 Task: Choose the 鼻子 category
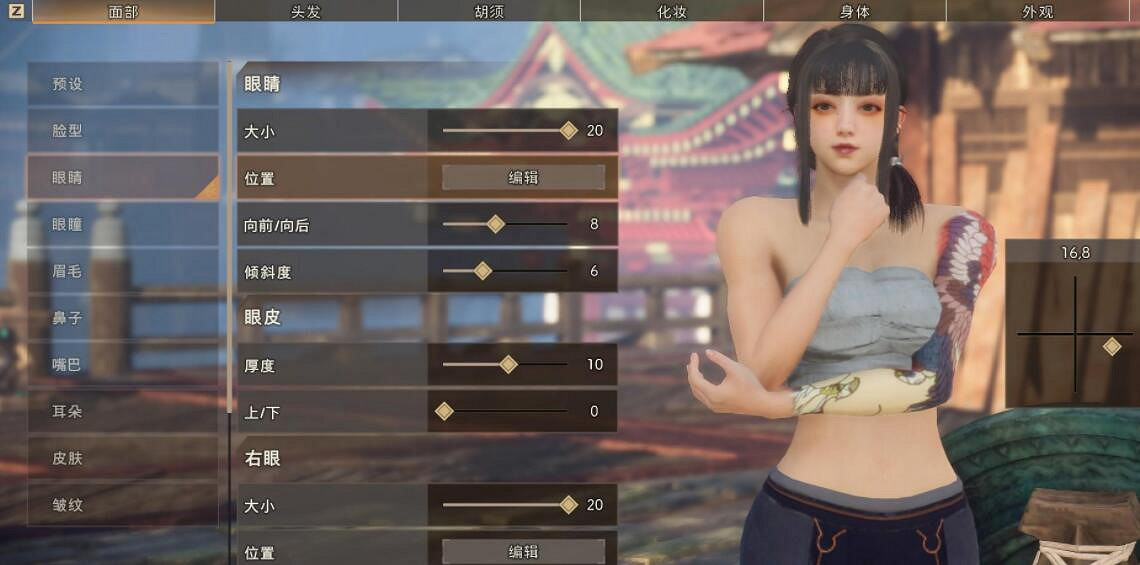click(x=122, y=318)
